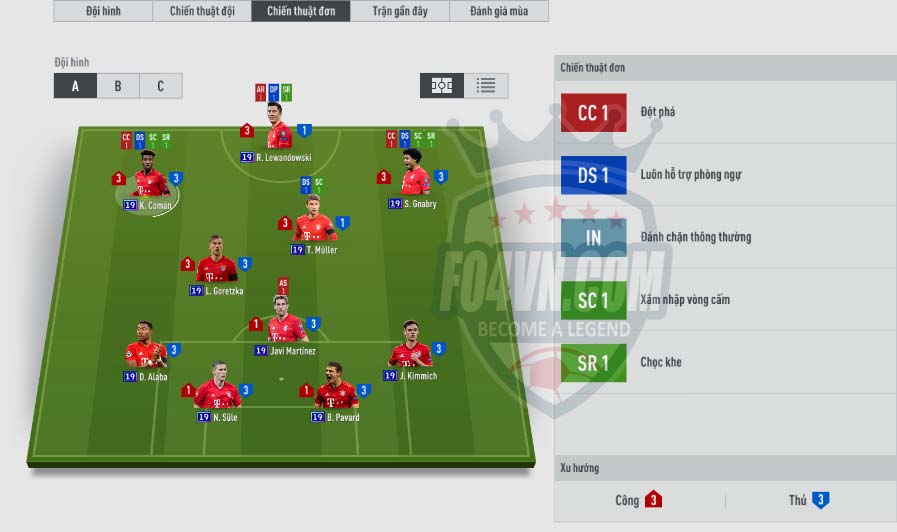Screen dimensions: 897x532
Task: Switch to the Đội hình tab
Action: pyautogui.click(x=103, y=12)
